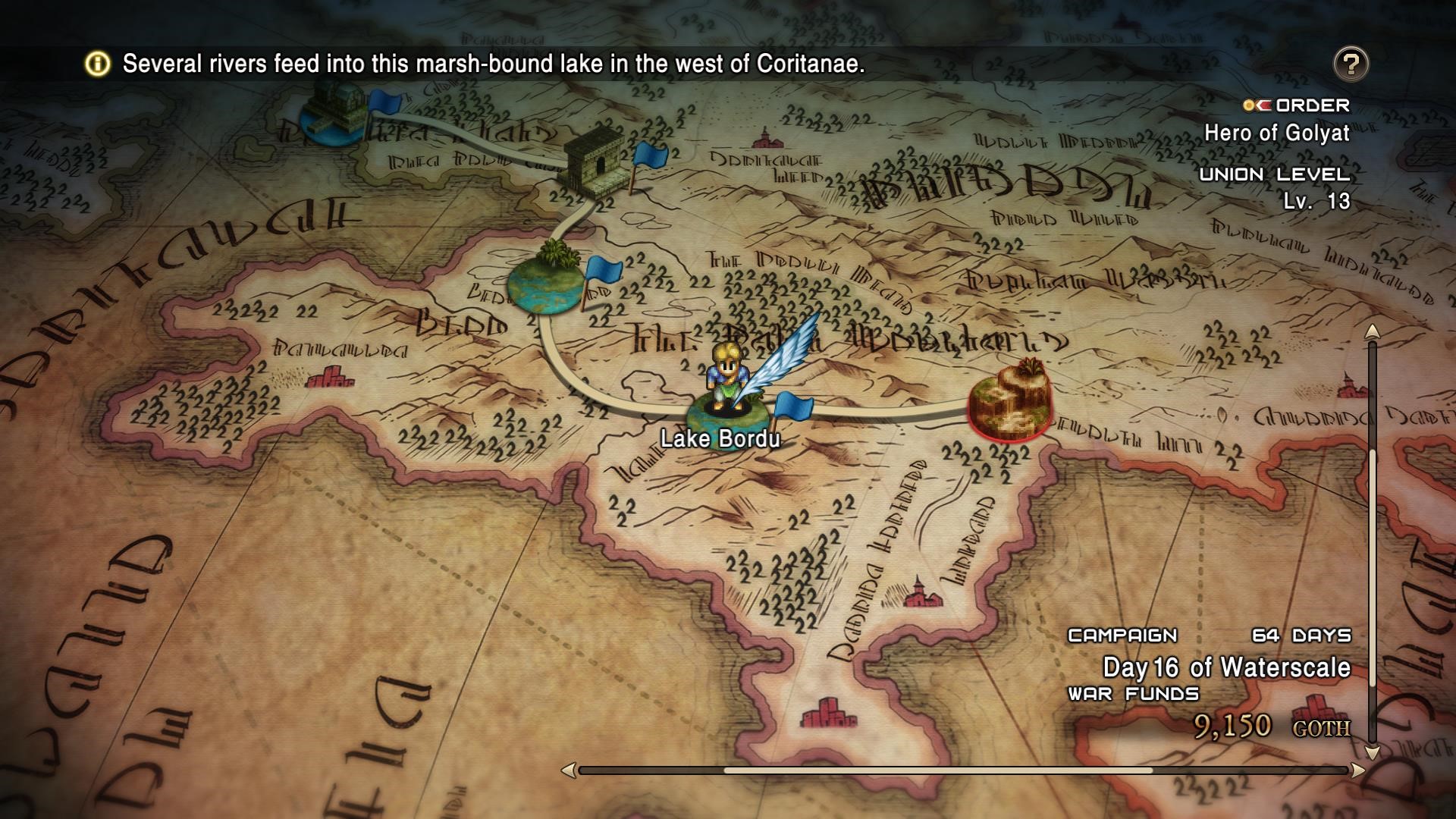
Task: Click the up arrow of the vertical scrollbar
Action: point(1372,332)
